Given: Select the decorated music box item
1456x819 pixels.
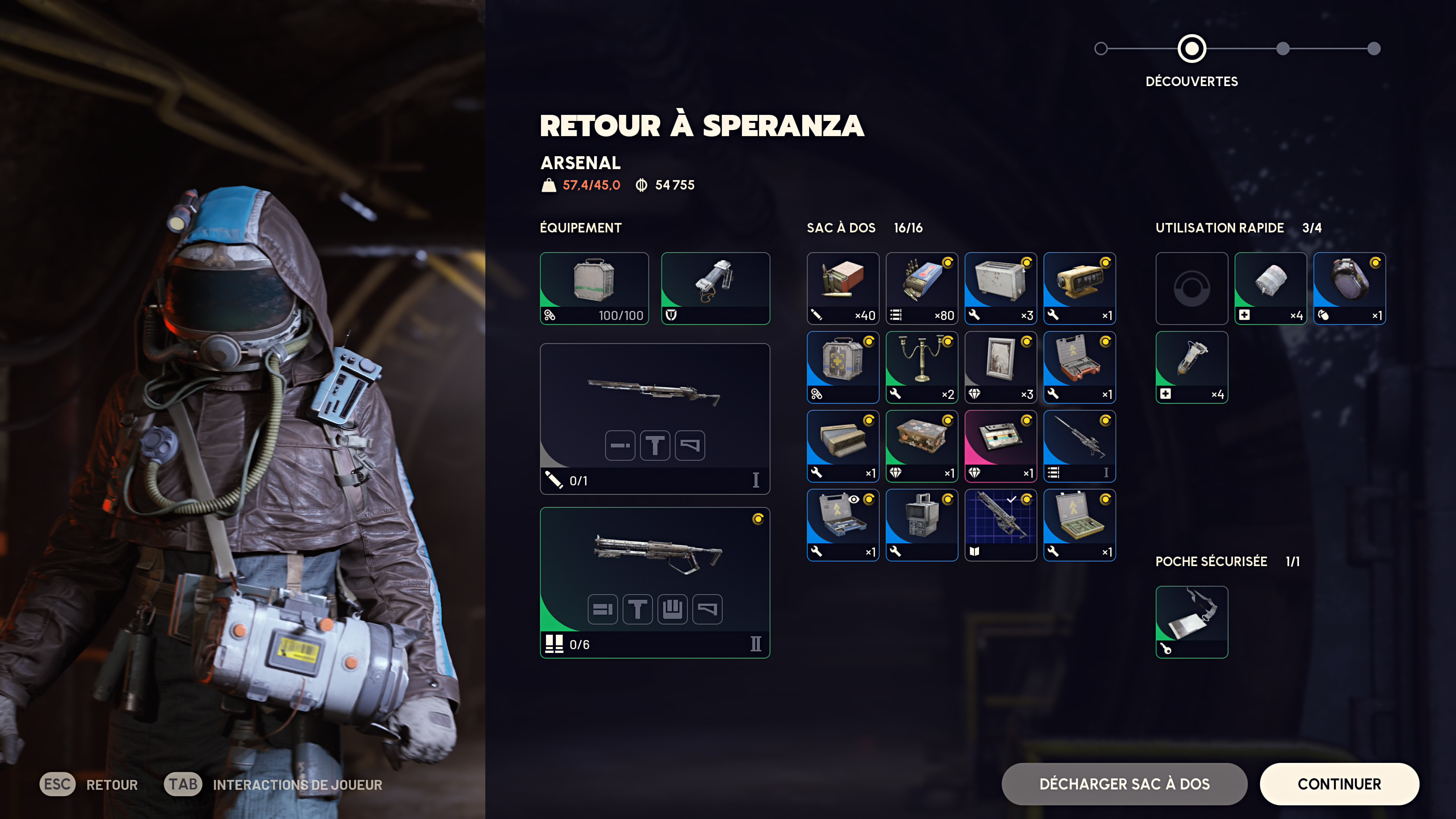Looking at the screenshot, I should 921,446.
